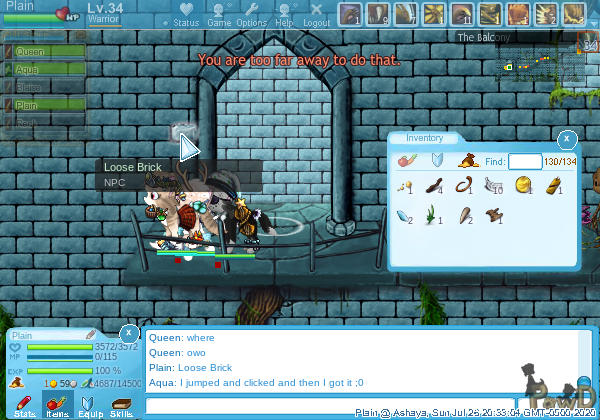Open the Status menu

click(186, 15)
